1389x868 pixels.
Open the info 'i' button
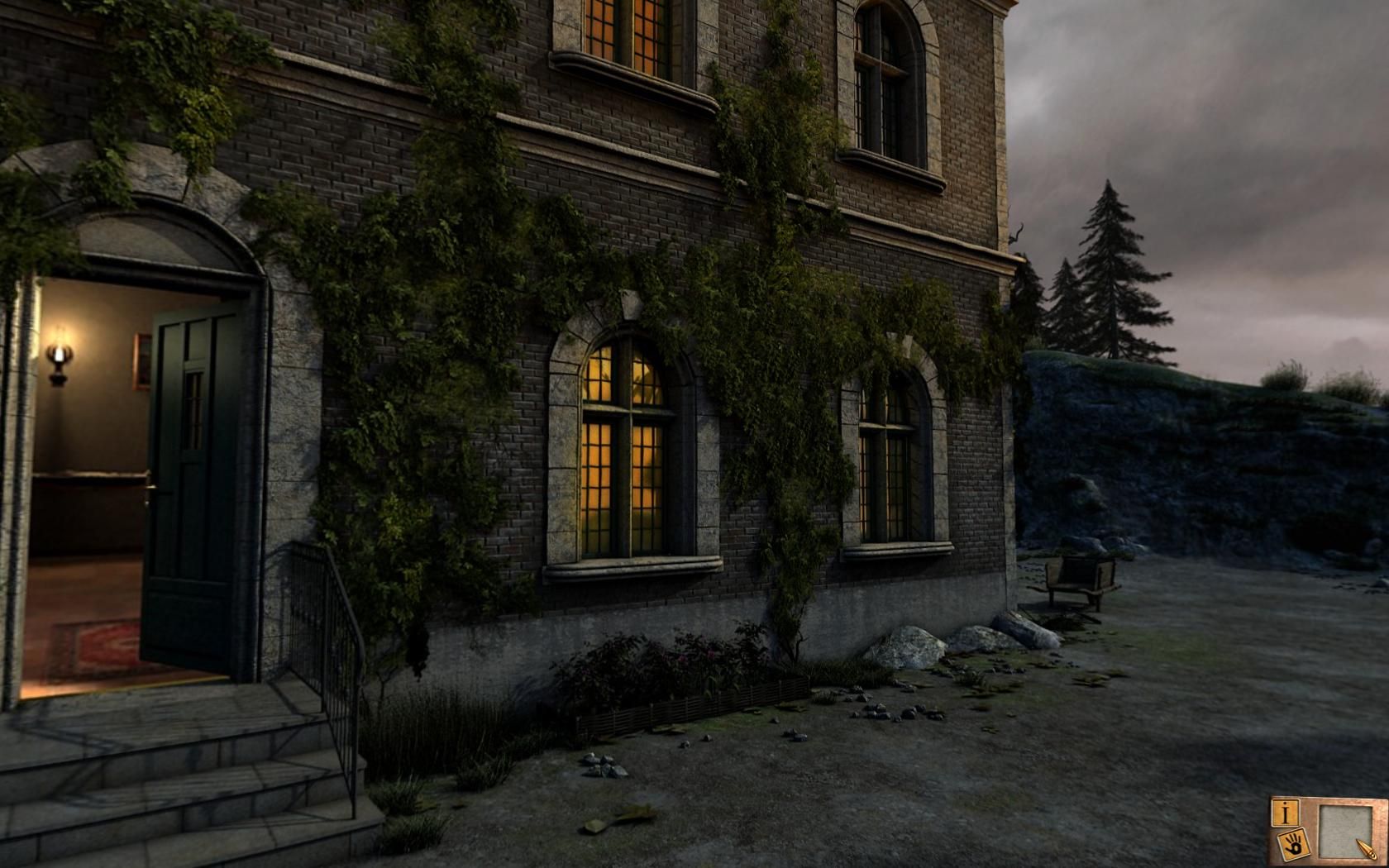1285,813
